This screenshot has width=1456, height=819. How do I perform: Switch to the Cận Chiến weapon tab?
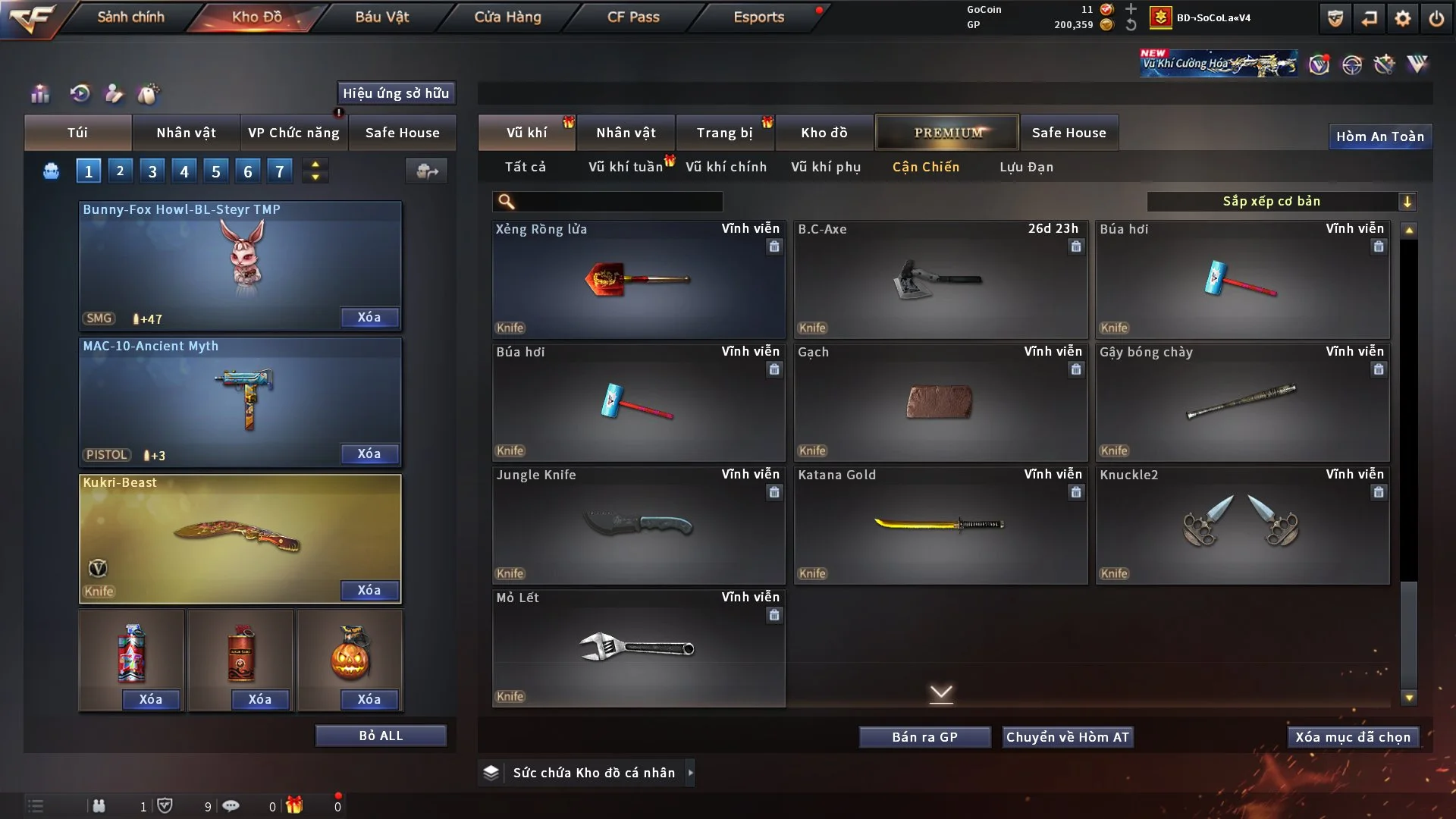tap(926, 167)
